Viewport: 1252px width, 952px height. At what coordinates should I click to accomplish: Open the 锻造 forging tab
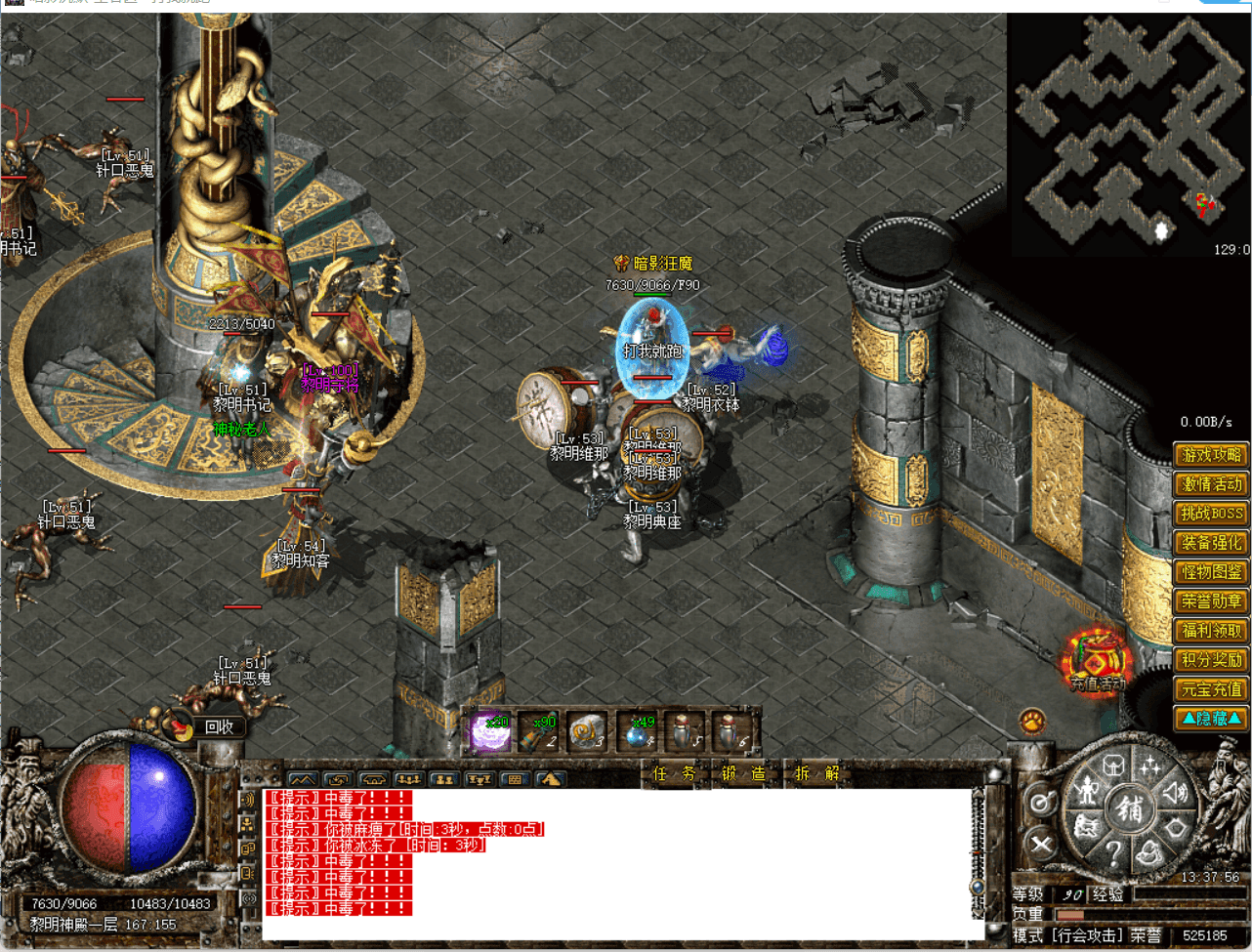[x=743, y=773]
